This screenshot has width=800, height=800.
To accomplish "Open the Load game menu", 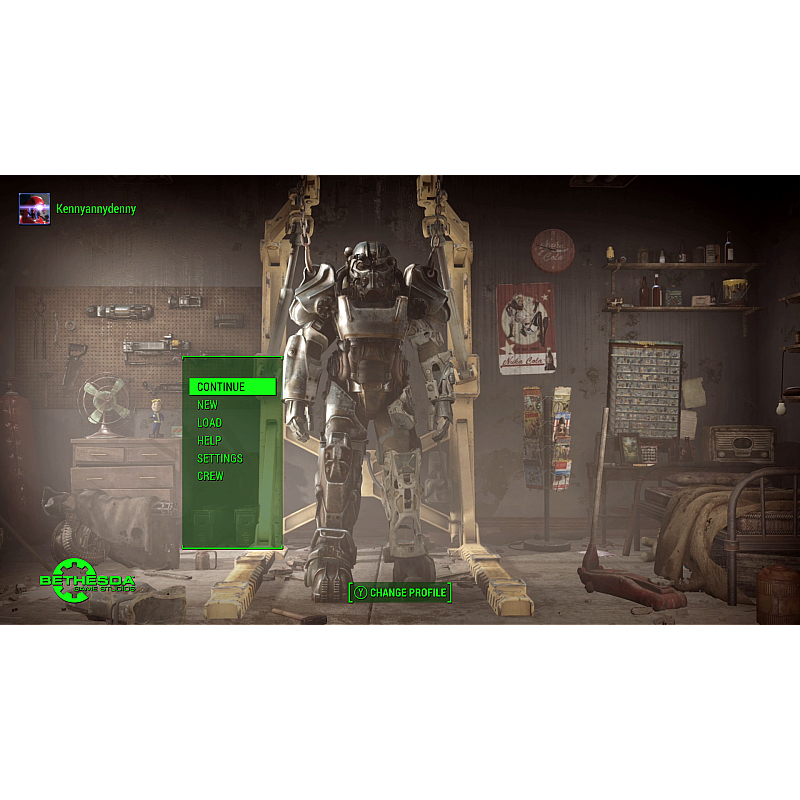I will pos(209,423).
